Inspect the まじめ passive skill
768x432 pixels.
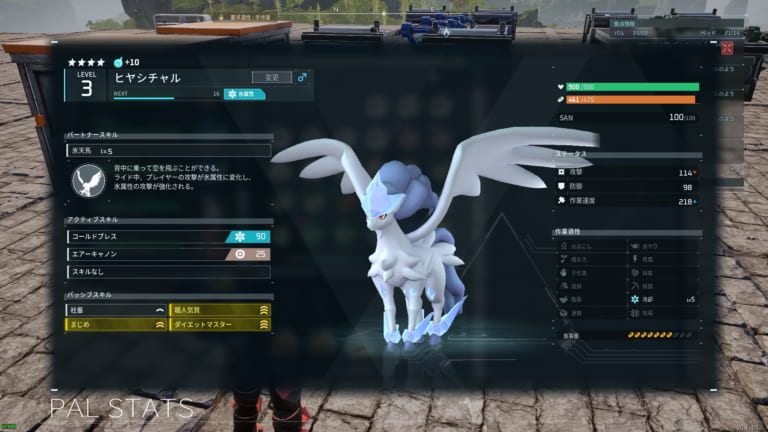point(116,324)
